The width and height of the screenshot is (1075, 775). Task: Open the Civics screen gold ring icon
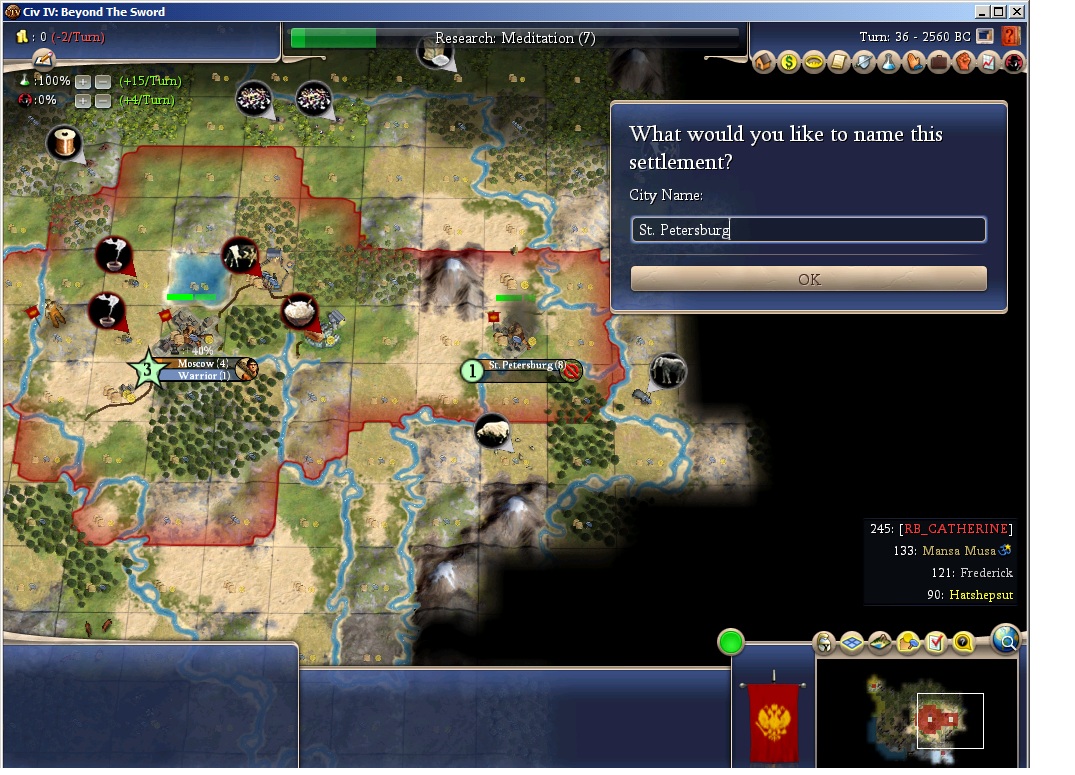point(814,62)
